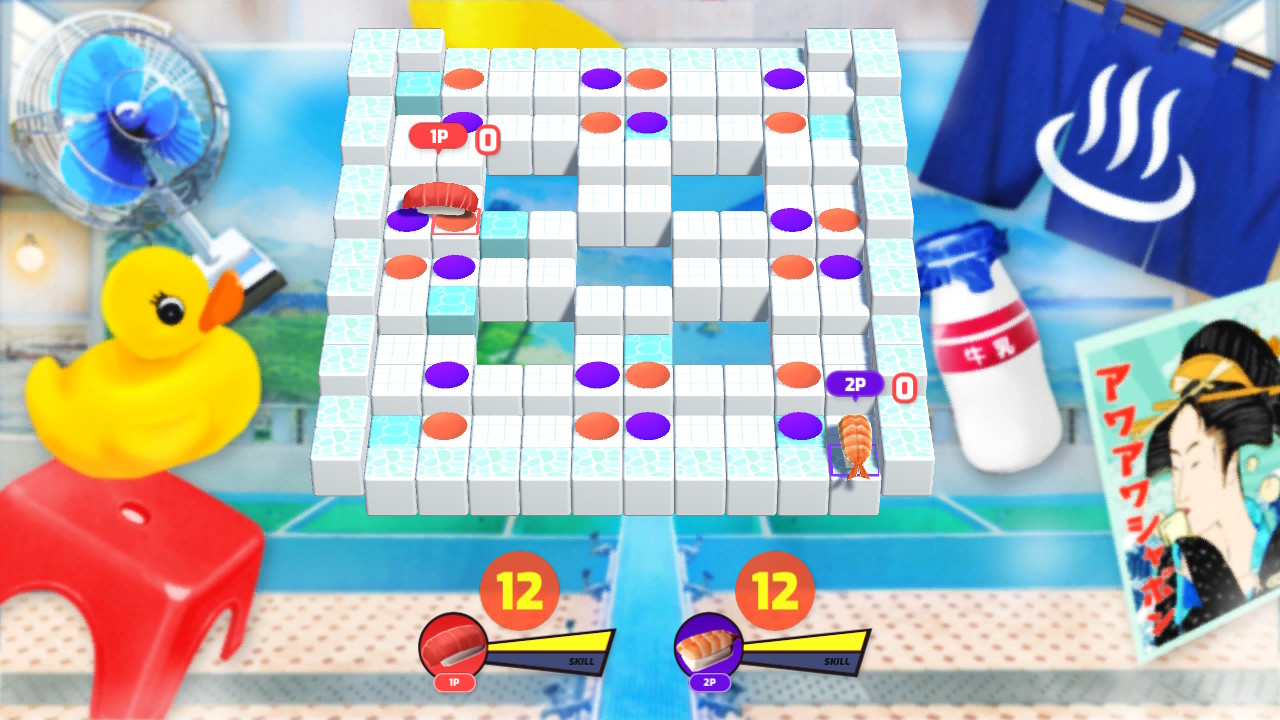This screenshot has height=720, width=1280.
Task: Click the red 1P player badge
Action: (x=438, y=135)
